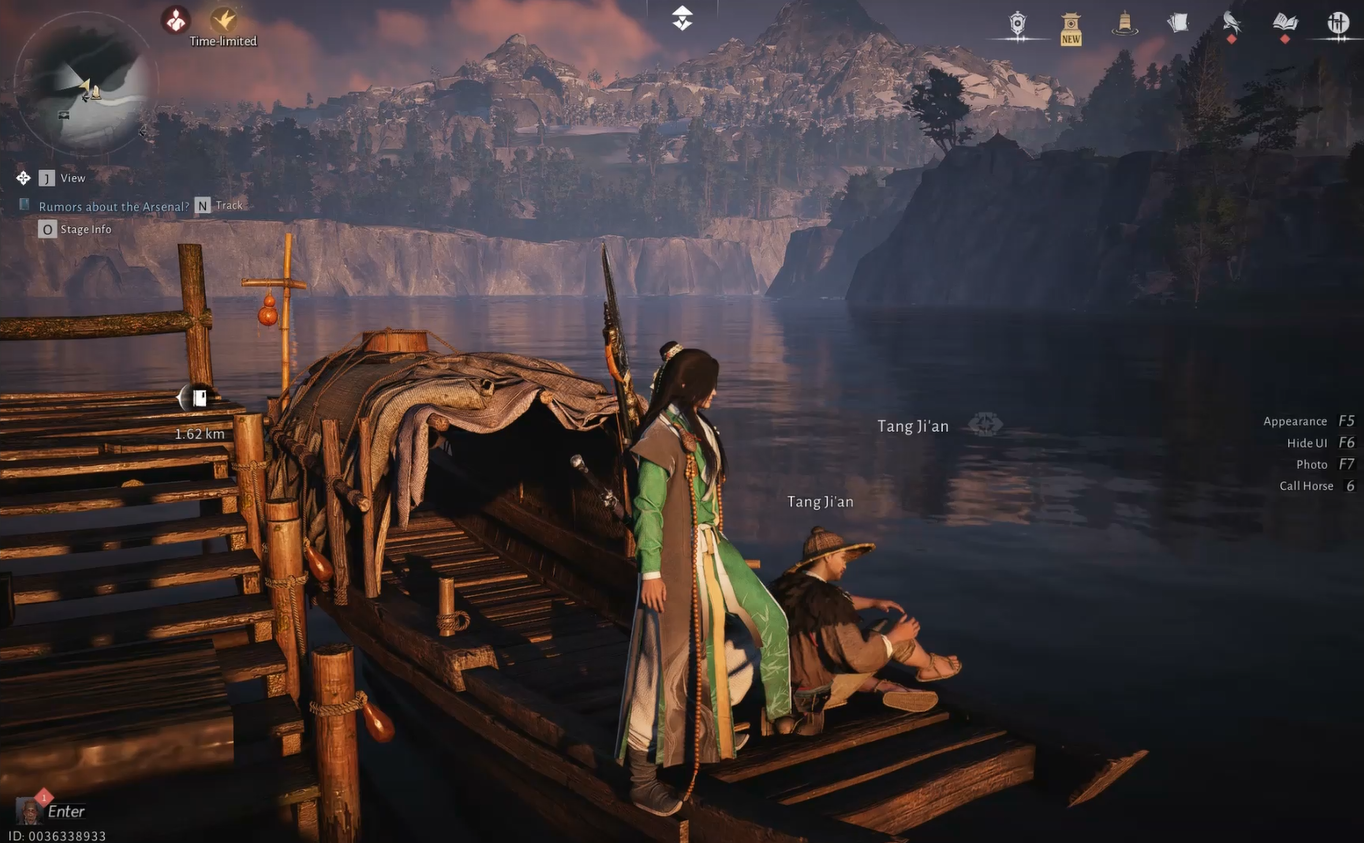Viewport: 1364px width, 843px height.
Task: Open the shield emblem icon in top toolbar
Action: coord(1017,22)
